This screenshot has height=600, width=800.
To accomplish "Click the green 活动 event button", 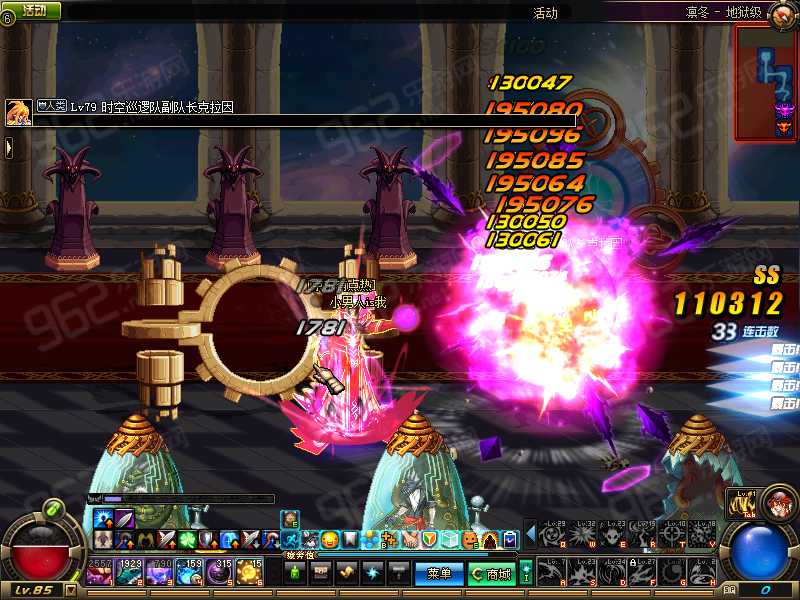I will point(33,10).
